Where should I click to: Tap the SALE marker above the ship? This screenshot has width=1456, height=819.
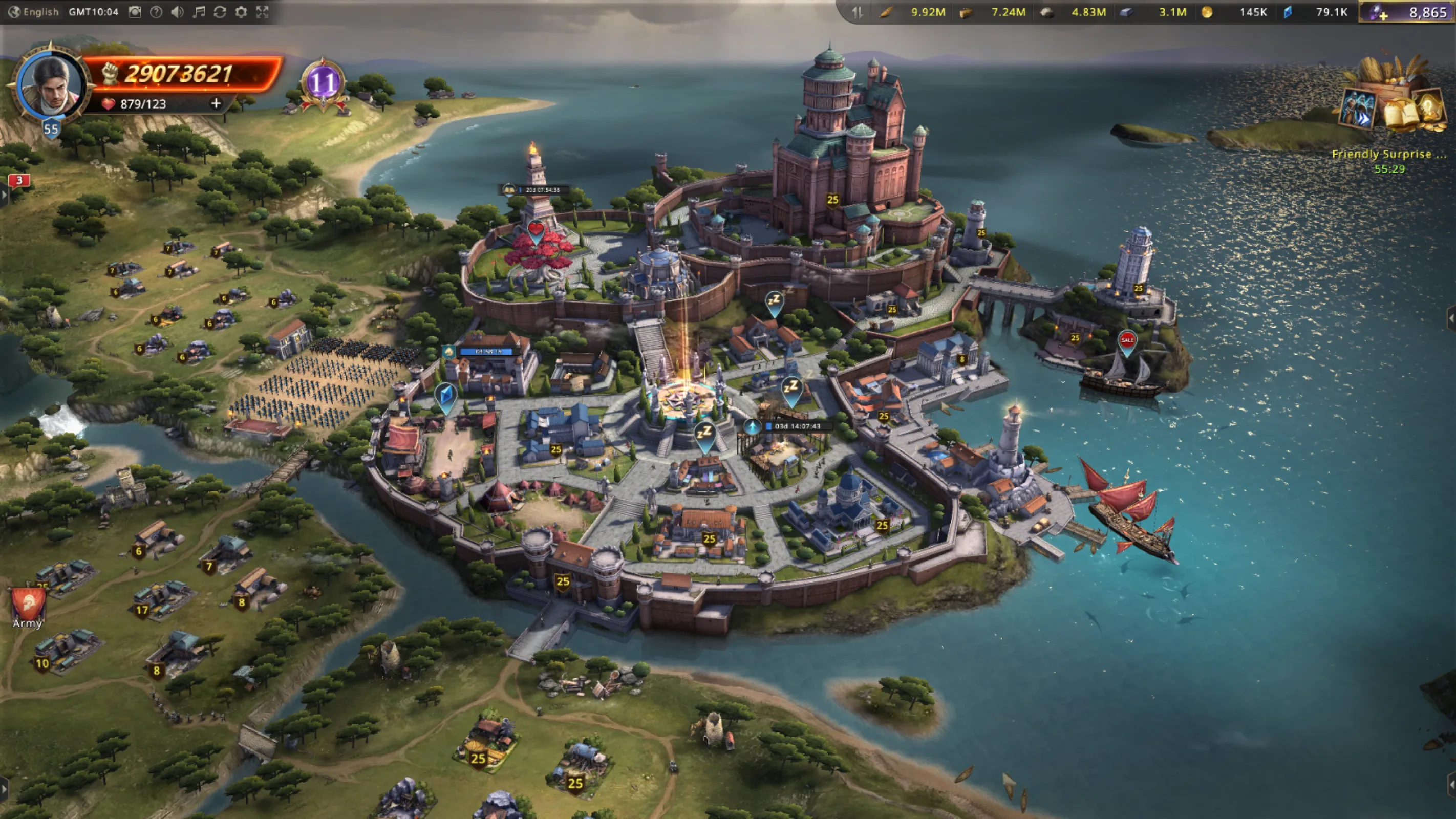1127,341
